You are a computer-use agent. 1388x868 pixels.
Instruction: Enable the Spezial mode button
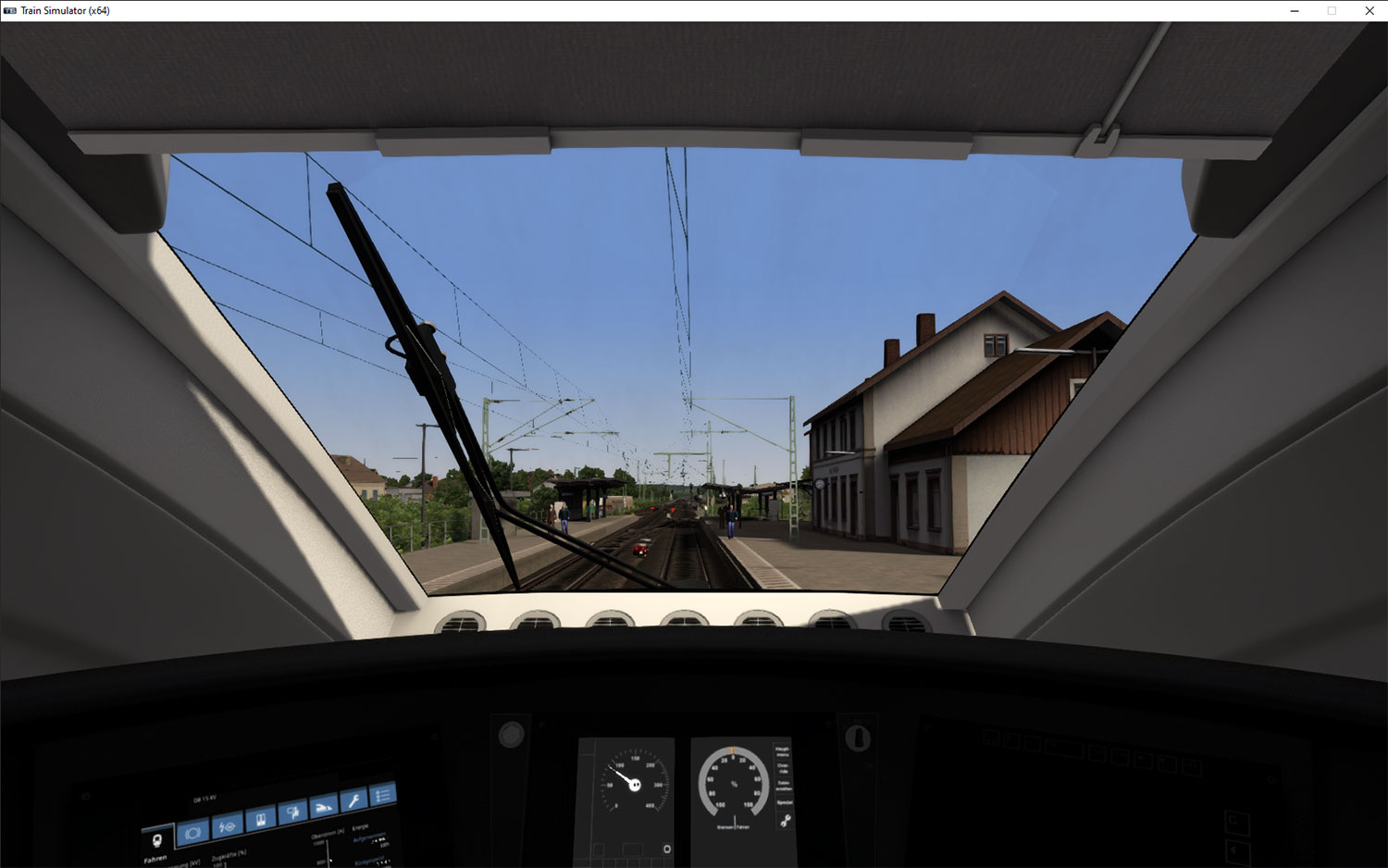point(784,802)
